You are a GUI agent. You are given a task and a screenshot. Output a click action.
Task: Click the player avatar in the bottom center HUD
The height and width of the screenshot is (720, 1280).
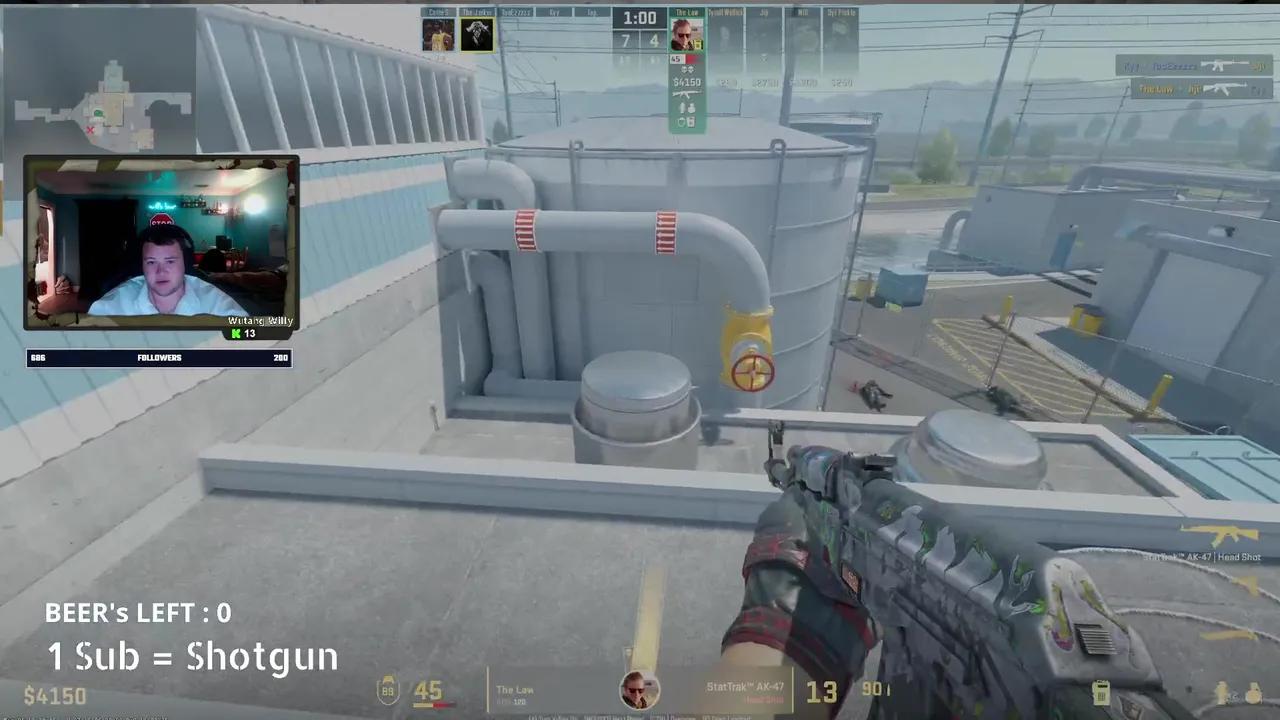(640, 690)
